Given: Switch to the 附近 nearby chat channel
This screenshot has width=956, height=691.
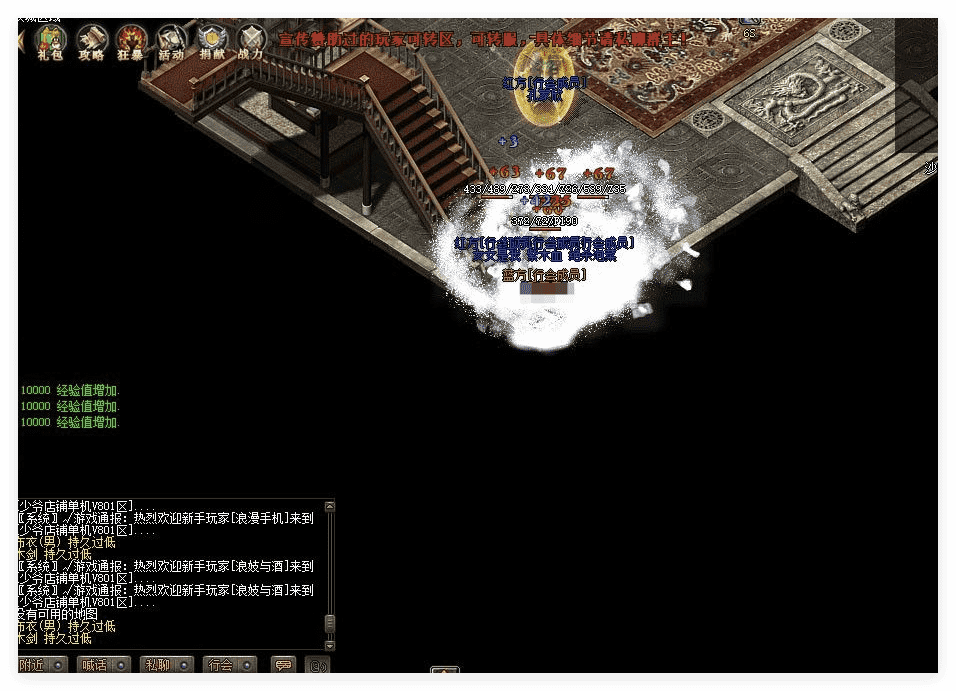Looking at the screenshot, I should pyautogui.click(x=42, y=665).
